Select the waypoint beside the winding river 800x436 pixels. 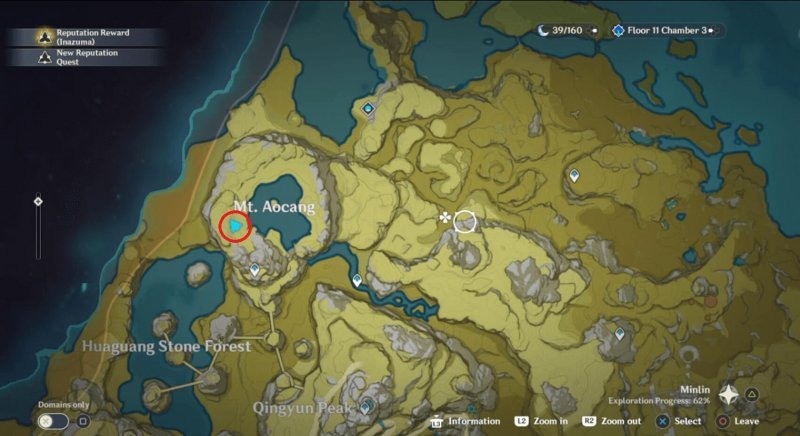[x=358, y=281]
